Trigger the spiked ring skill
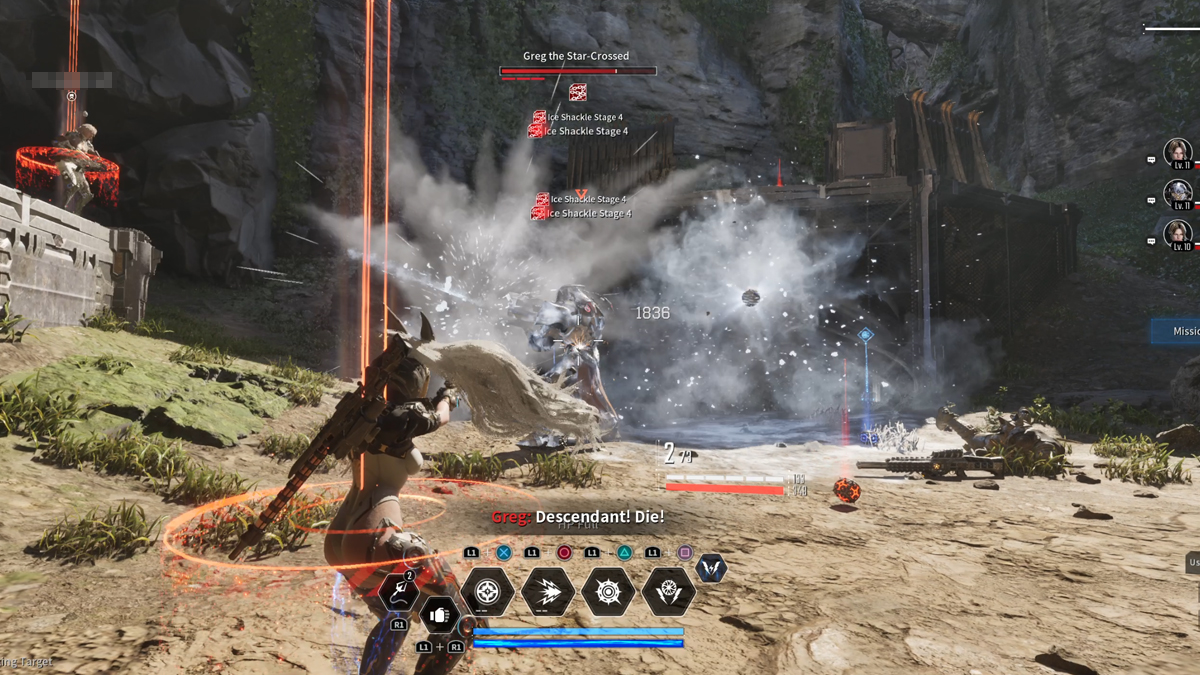Viewport: 1200px width, 675px height. tap(608, 592)
